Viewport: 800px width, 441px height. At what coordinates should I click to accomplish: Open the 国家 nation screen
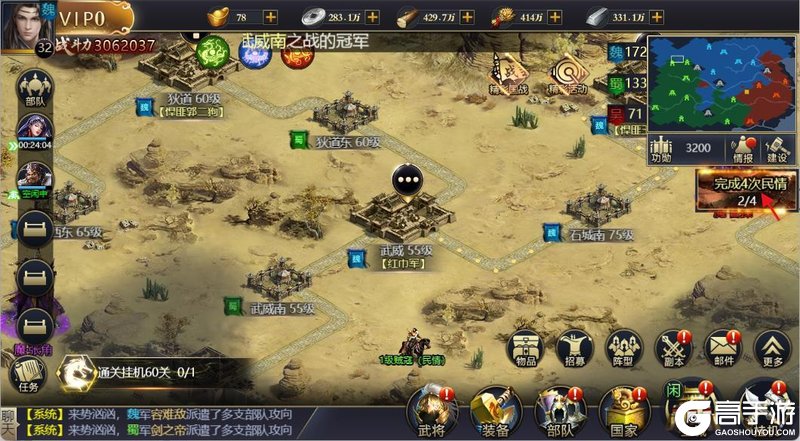623,412
